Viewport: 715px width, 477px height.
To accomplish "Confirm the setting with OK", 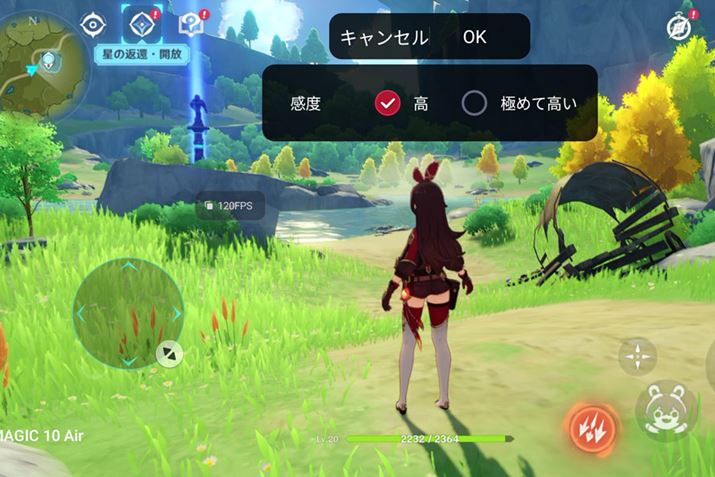I will click(475, 37).
